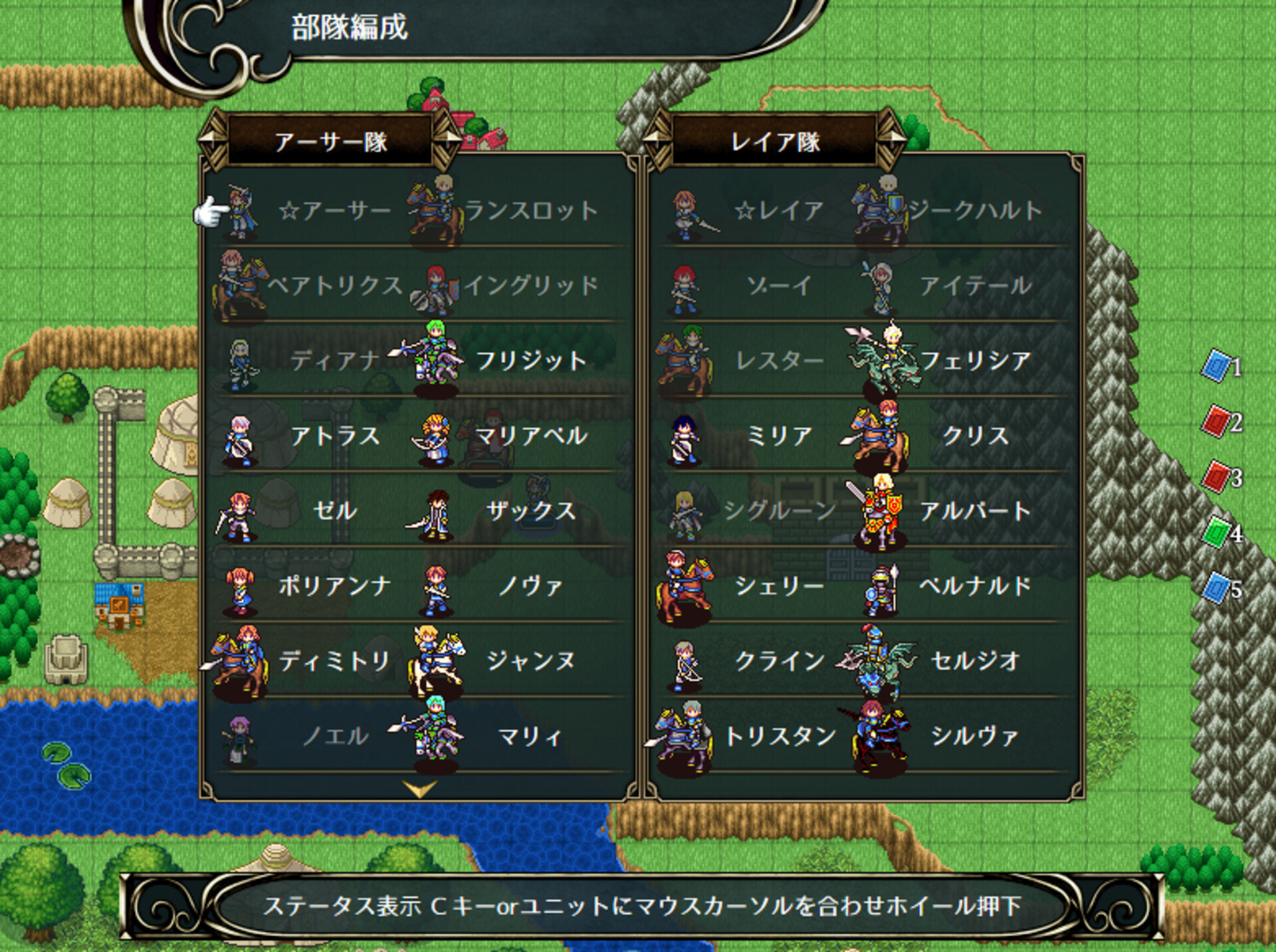Click the right arrow on レイア隊 panel
Image resolution: width=1276 pixels, height=952 pixels.
point(897,140)
